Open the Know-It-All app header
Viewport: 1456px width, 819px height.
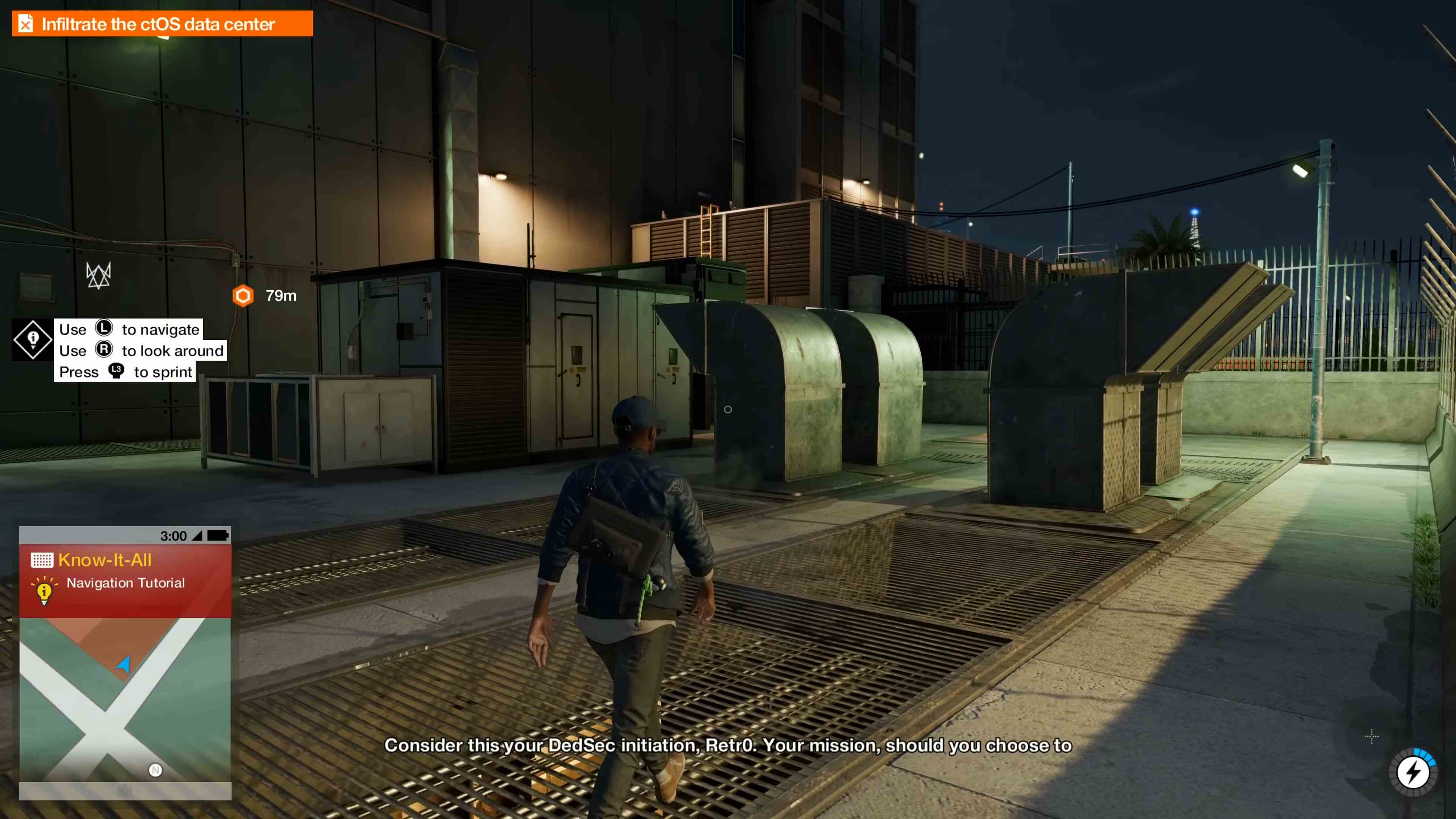tap(105, 560)
